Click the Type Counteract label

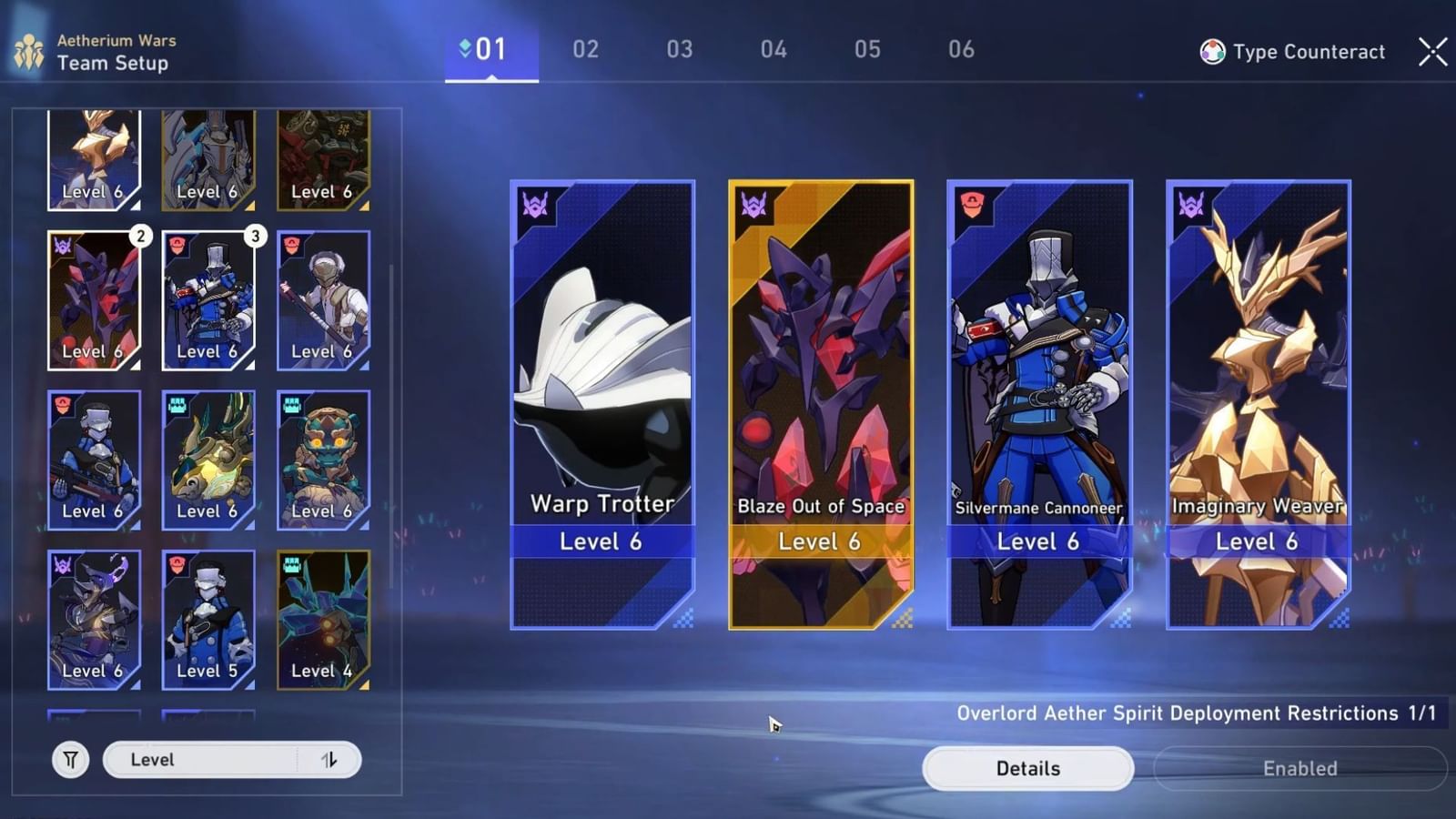pyautogui.click(x=1308, y=52)
